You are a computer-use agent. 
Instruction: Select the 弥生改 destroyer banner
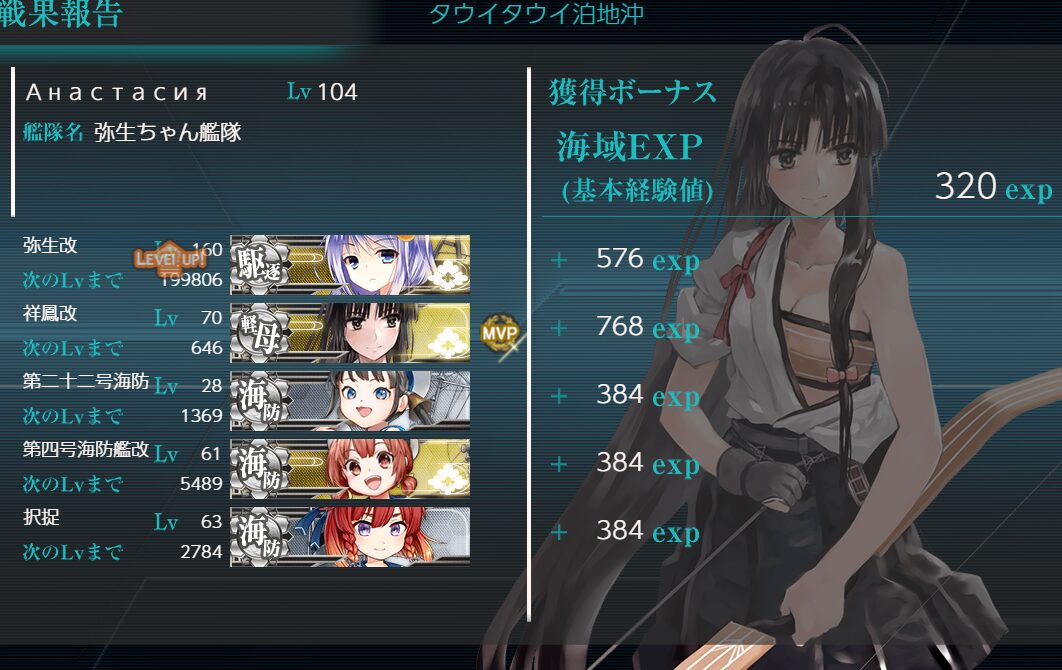pyautogui.click(x=350, y=265)
